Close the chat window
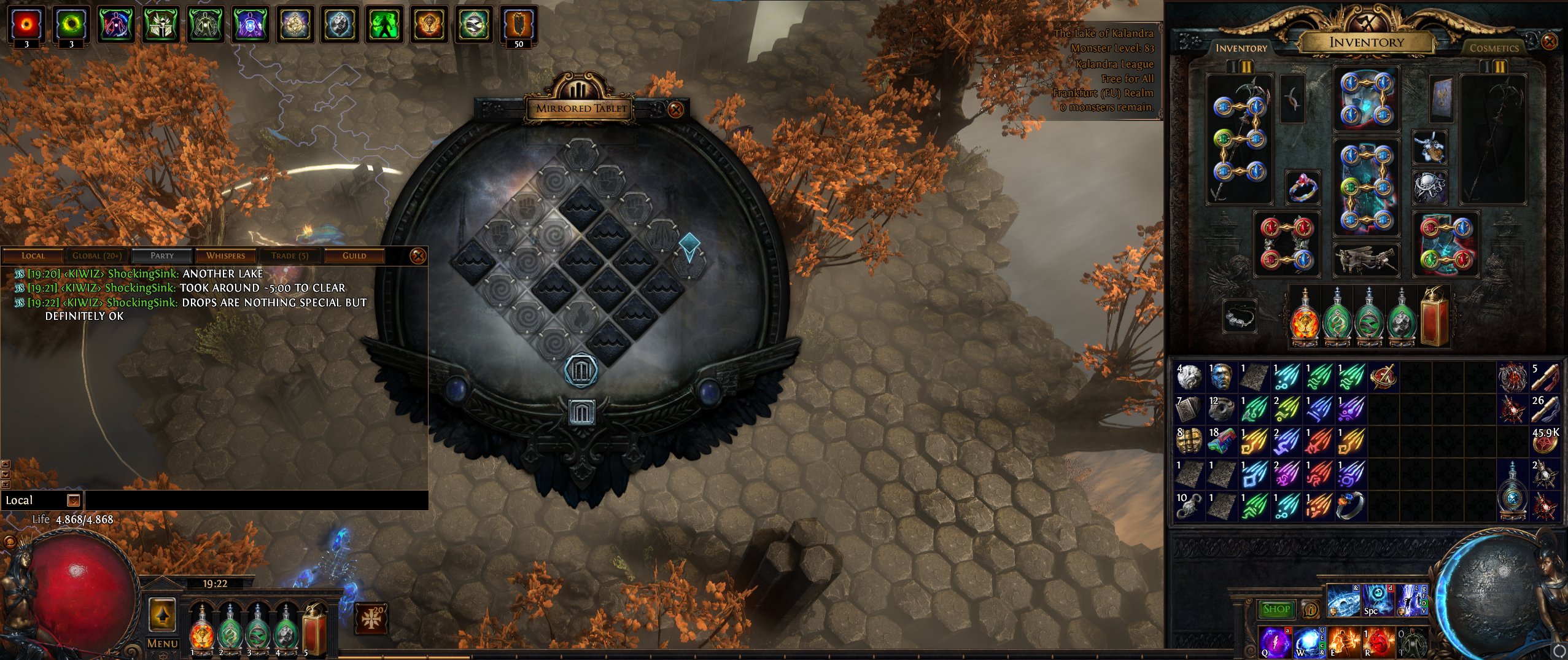The width and height of the screenshot is (1568, 660). 417,255
